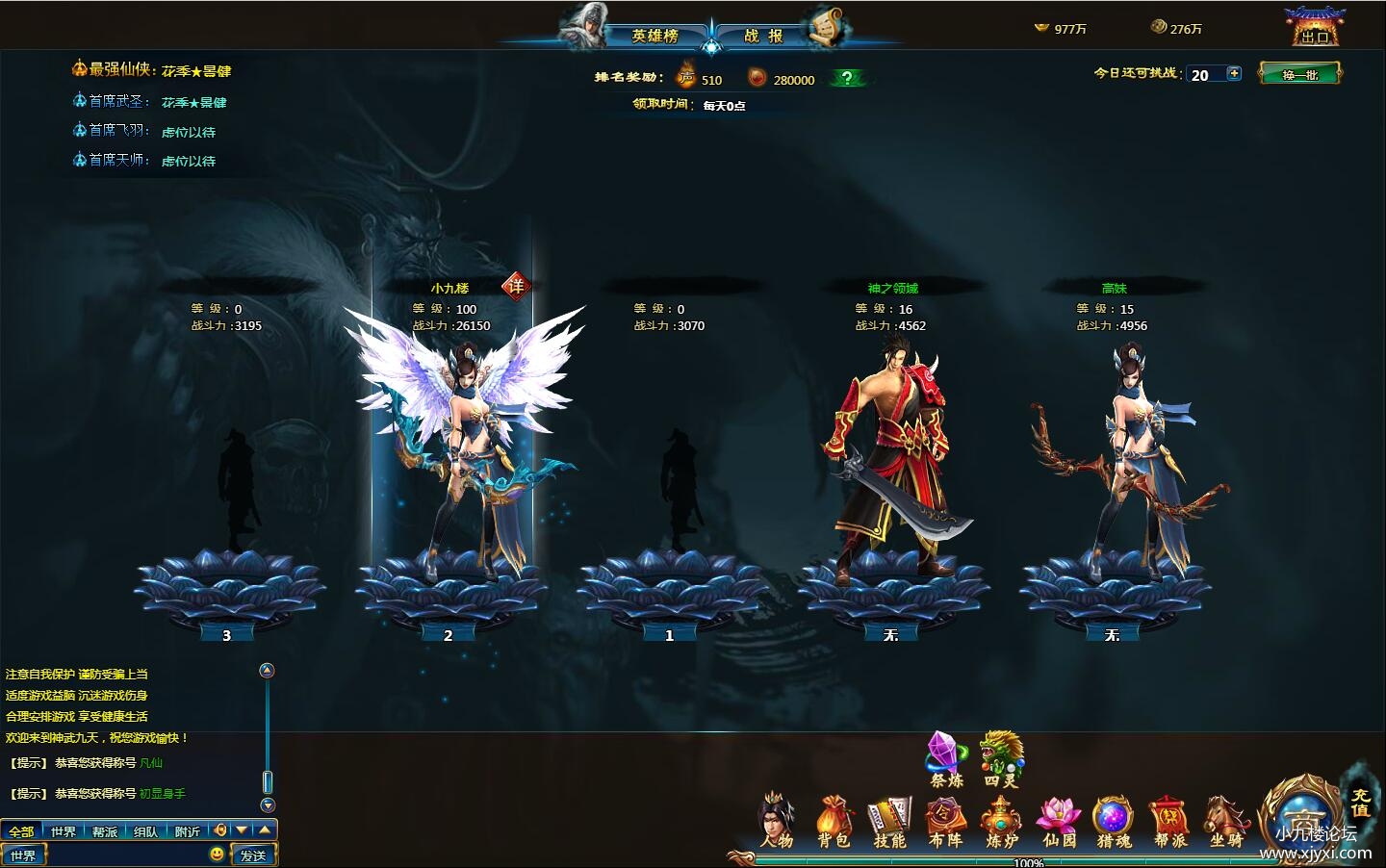Image resolution: width=1386 pixels, height=868 pixels.
Task: Open the 人物 character panel
Action: (777, 824)
